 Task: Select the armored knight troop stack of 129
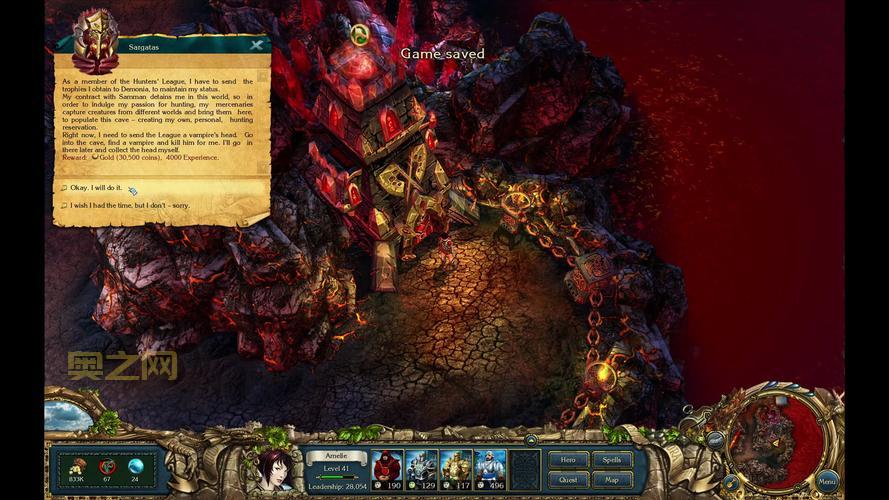coord(421,468)
